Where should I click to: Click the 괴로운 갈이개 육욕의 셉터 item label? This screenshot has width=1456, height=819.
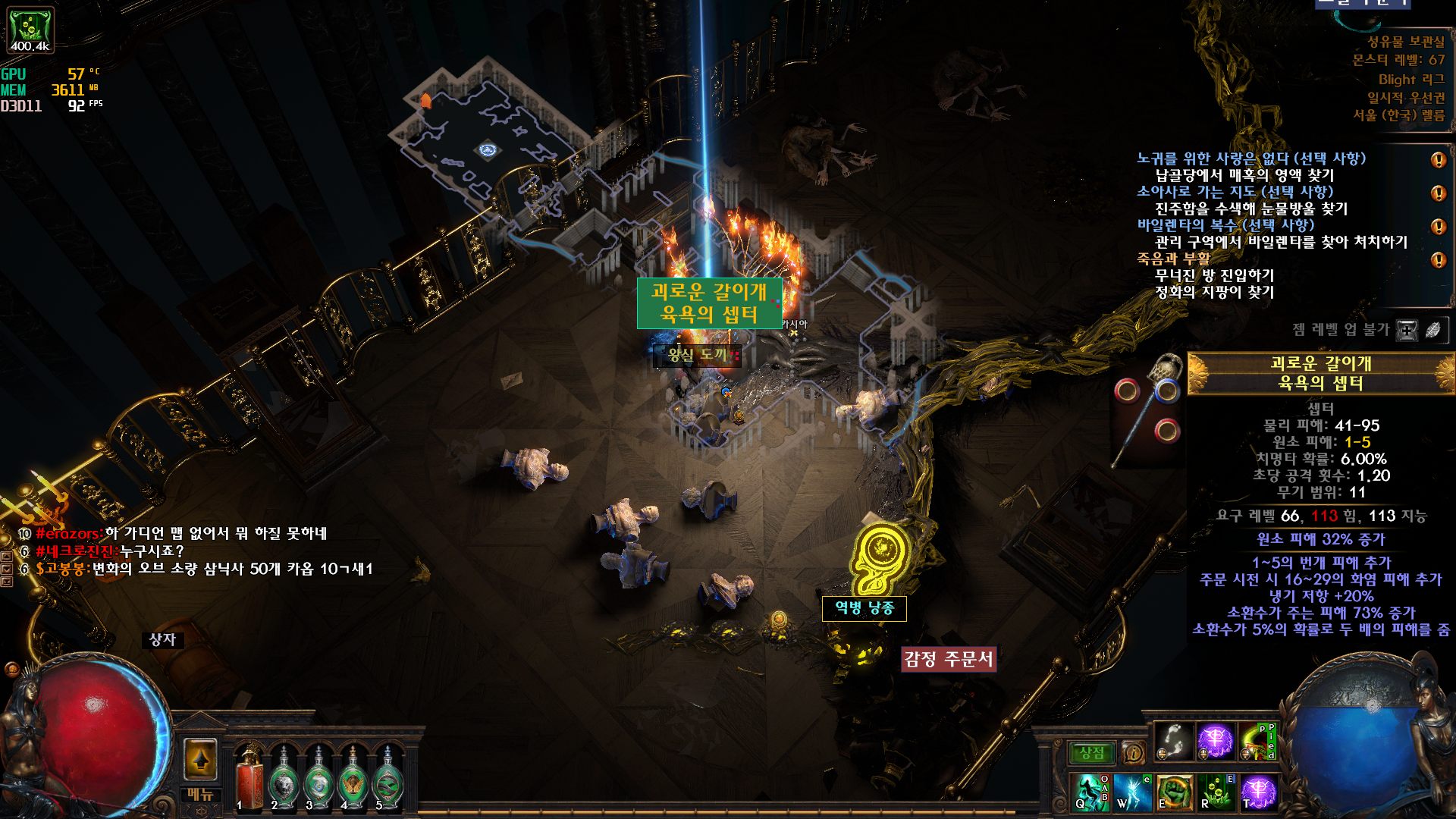pyautogui.click(x=708, y=303)
